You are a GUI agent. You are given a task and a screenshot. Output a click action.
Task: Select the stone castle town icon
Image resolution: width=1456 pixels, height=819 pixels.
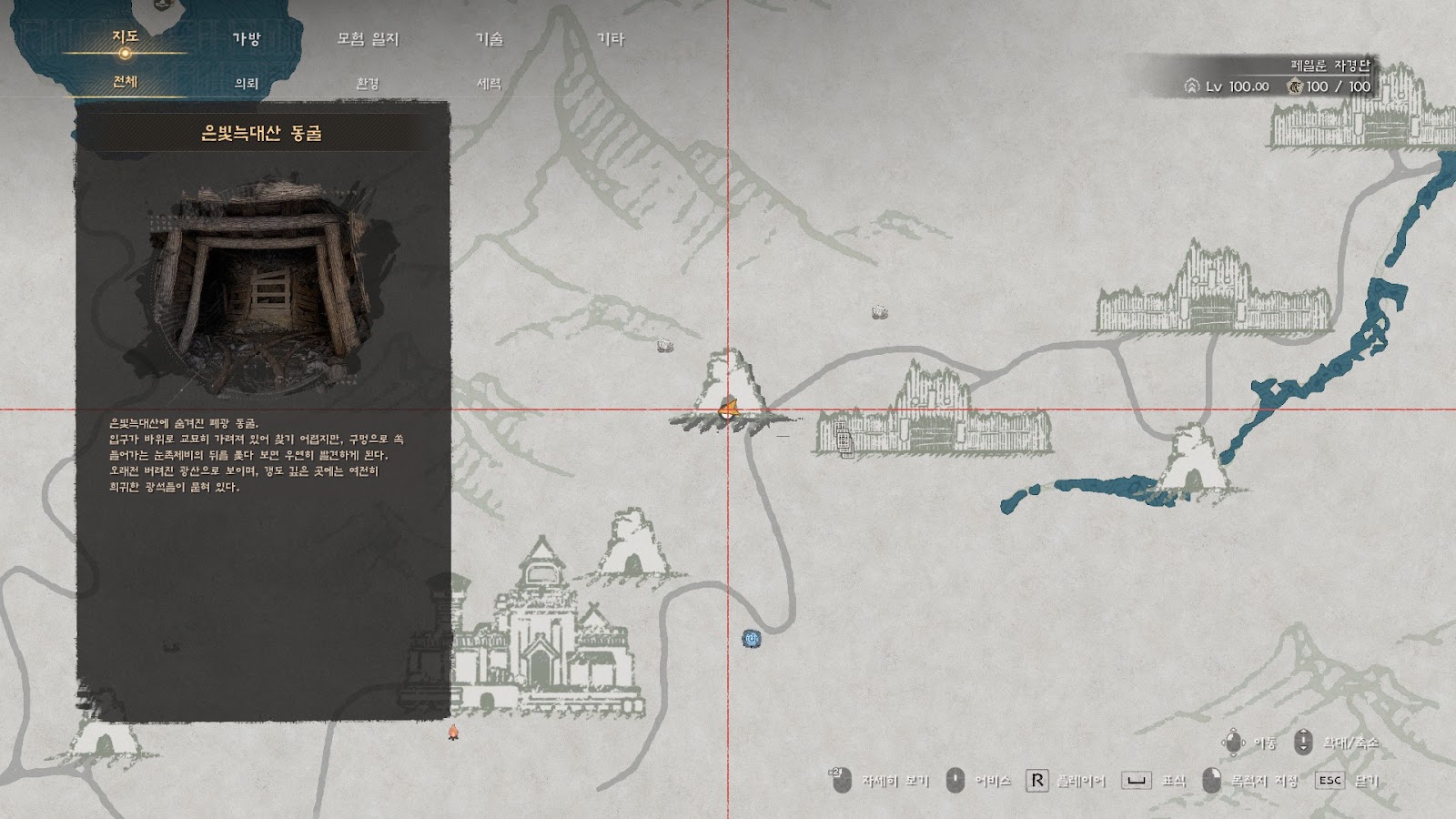tap(537, 637)
